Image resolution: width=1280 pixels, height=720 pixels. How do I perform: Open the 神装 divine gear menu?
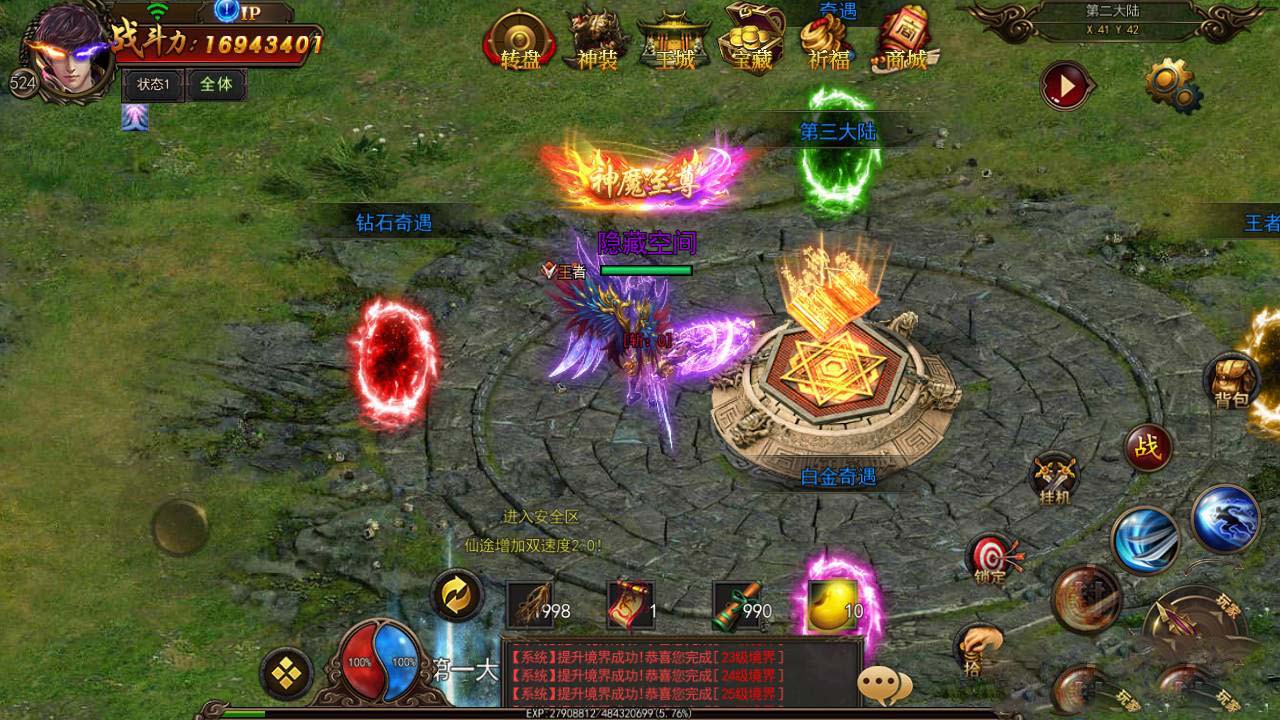pos(597,41)
